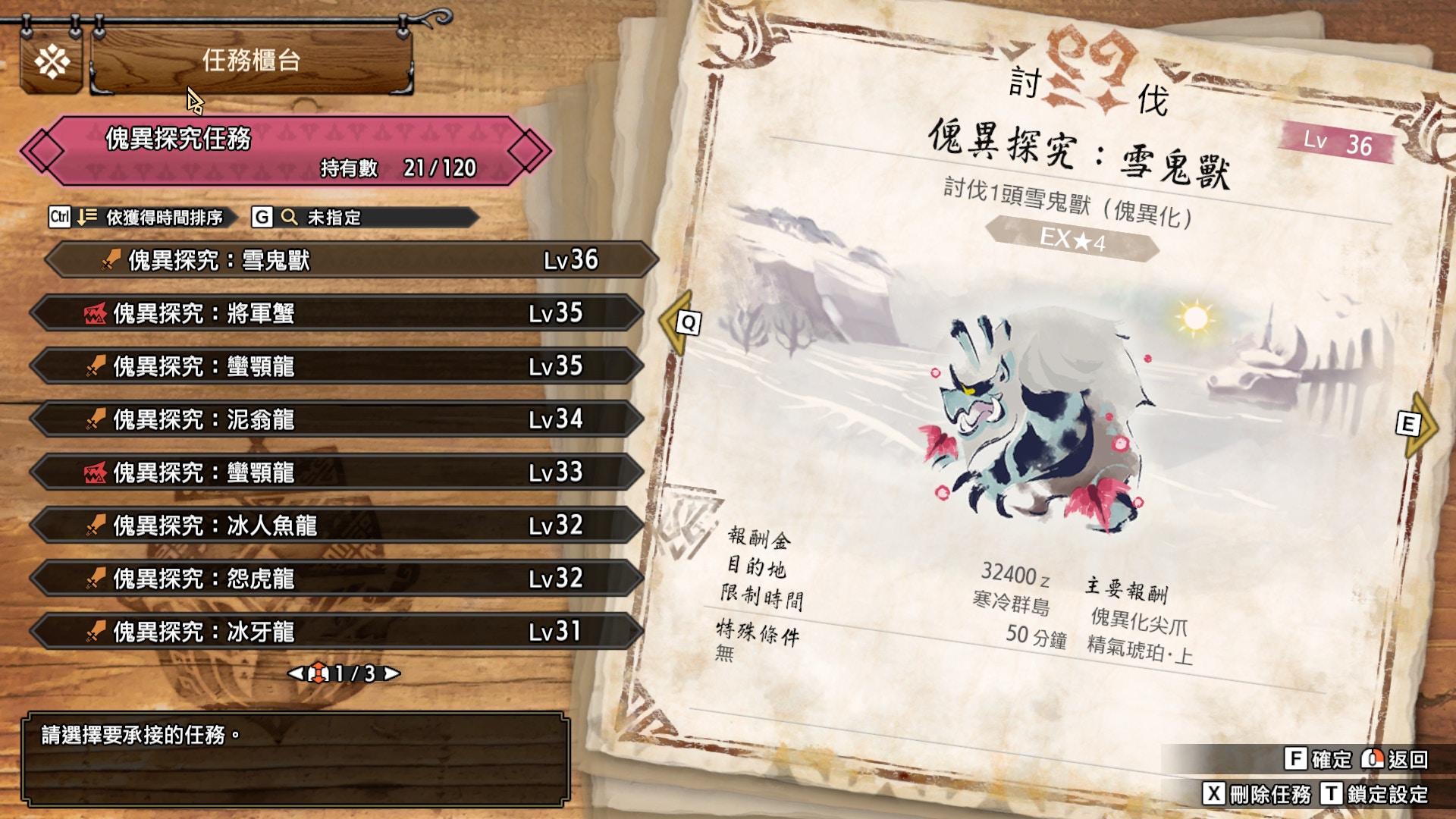Go to the next quest list page

point(392,673)
